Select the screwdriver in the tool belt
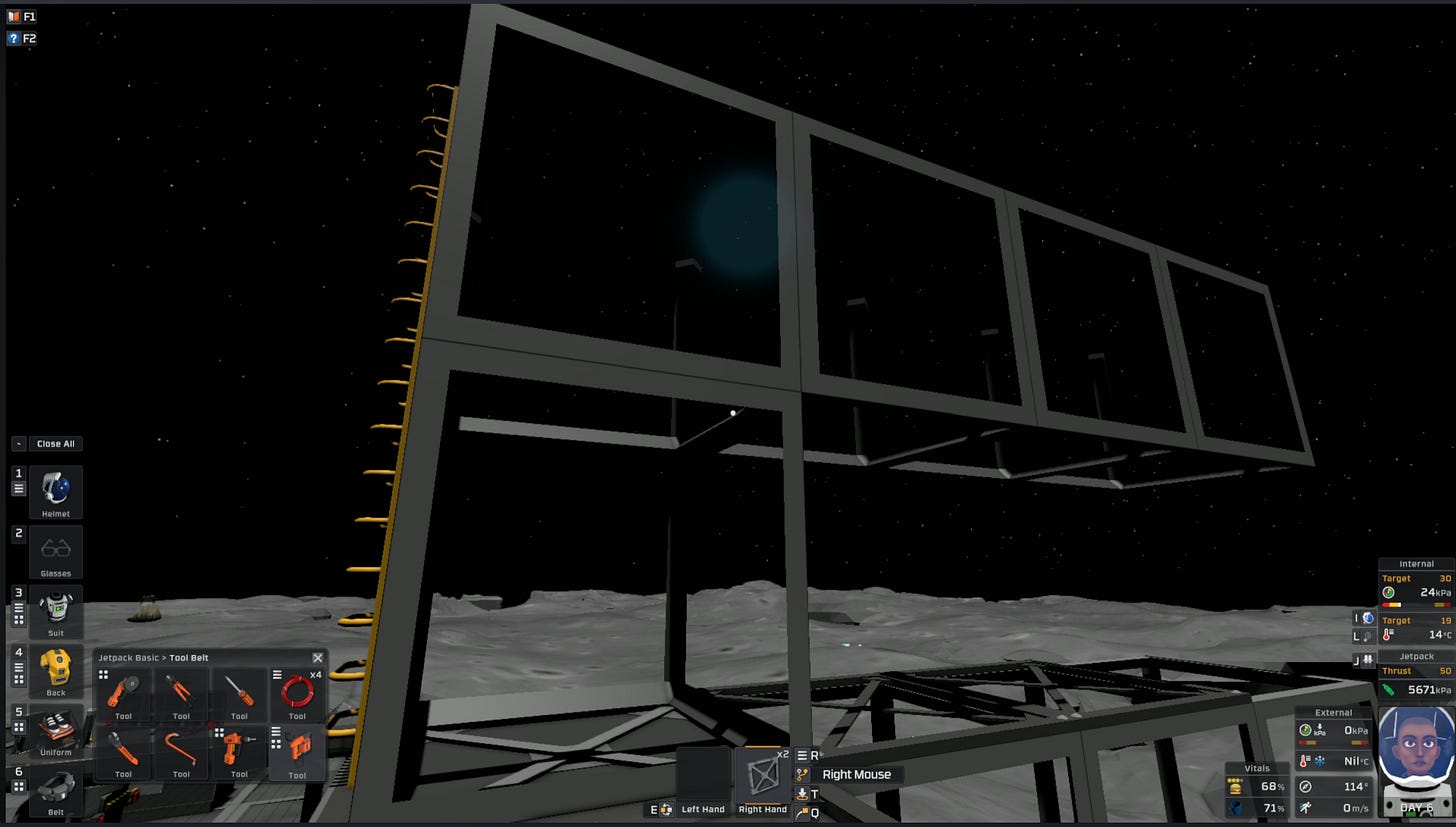The image size is (1456, 827). 239,690
